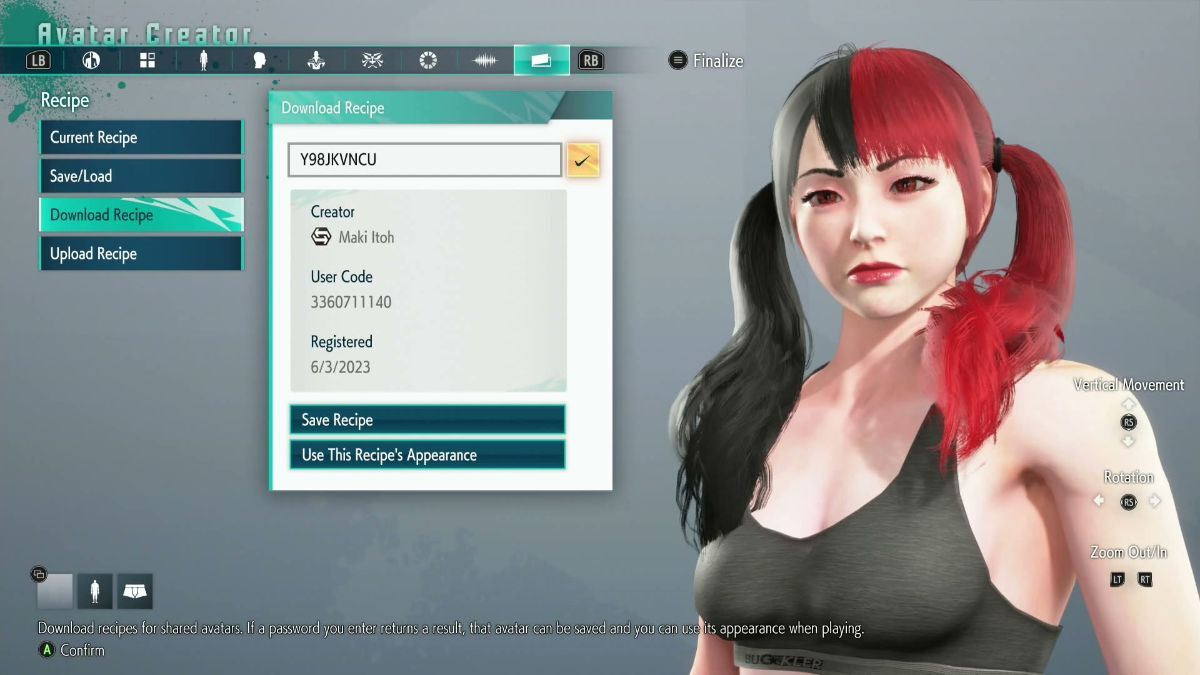Image resolution: width=1200 pixels, height=675 pixels.
Task: Open the segmented circle tab
Action: (428, 61)
